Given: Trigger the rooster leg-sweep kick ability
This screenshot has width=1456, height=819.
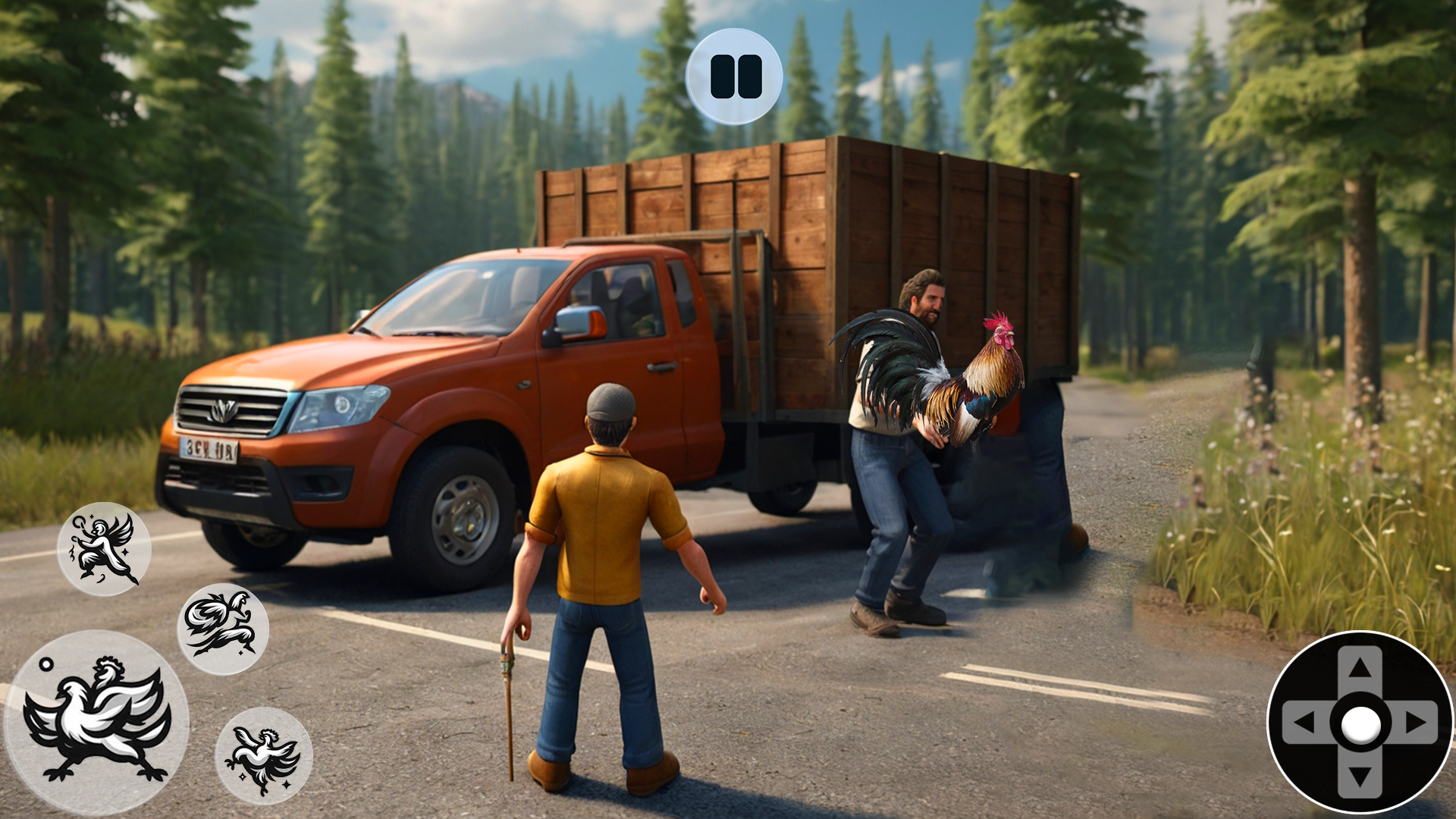Looking at the screenshot, I should [223, 629].
